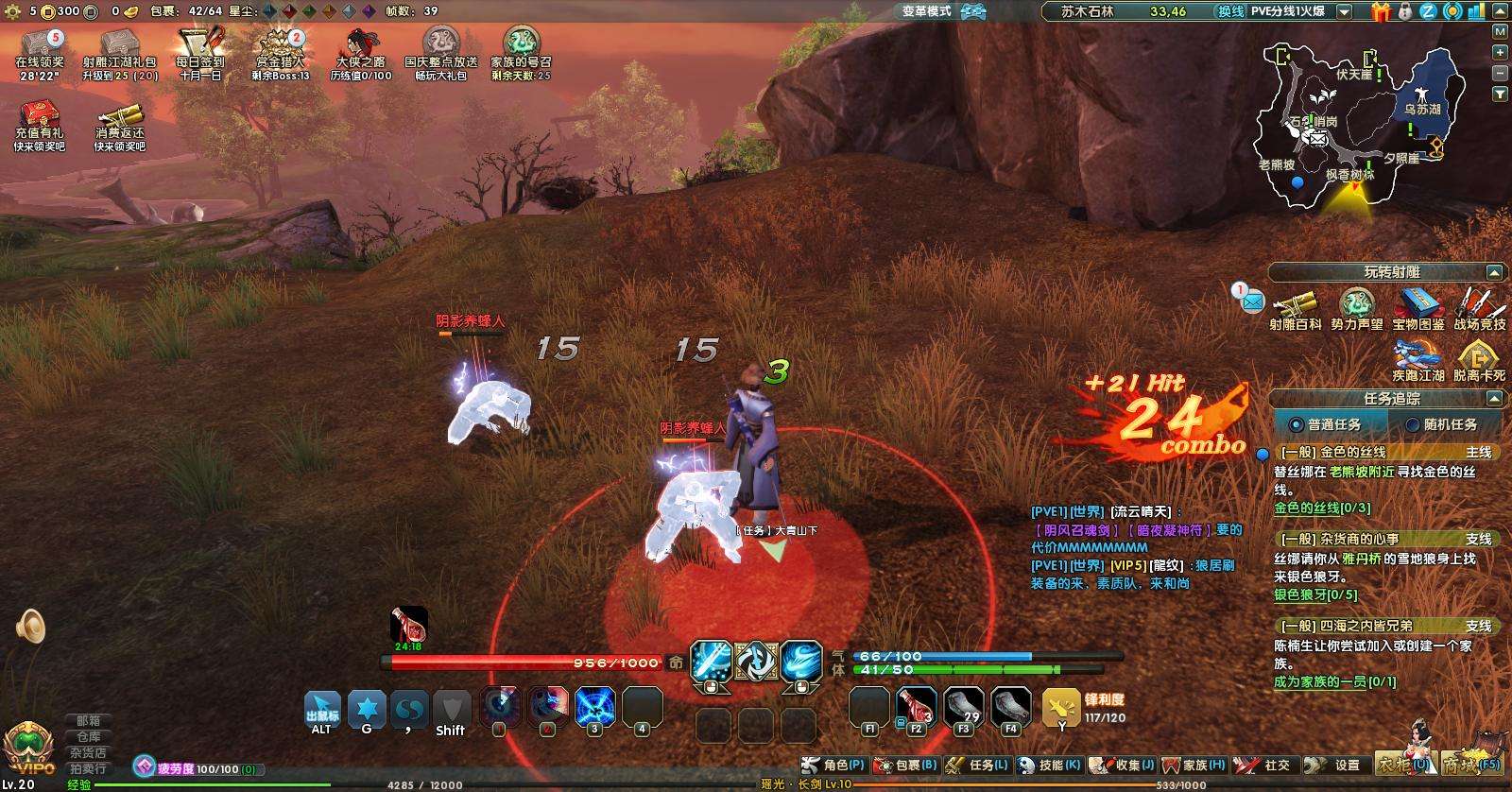Use the red meat item in slot F2

pyautogui.click(x=916, y=708)
